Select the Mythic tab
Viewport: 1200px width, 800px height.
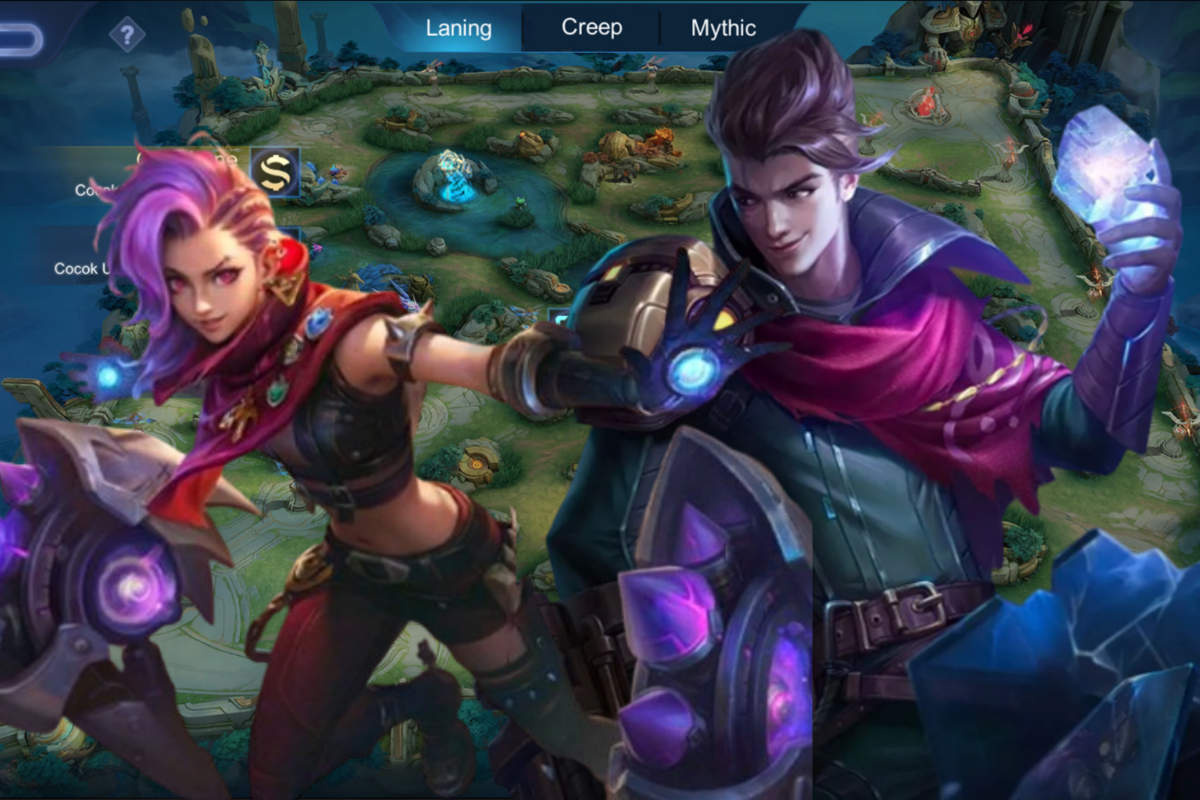(723, 28)
